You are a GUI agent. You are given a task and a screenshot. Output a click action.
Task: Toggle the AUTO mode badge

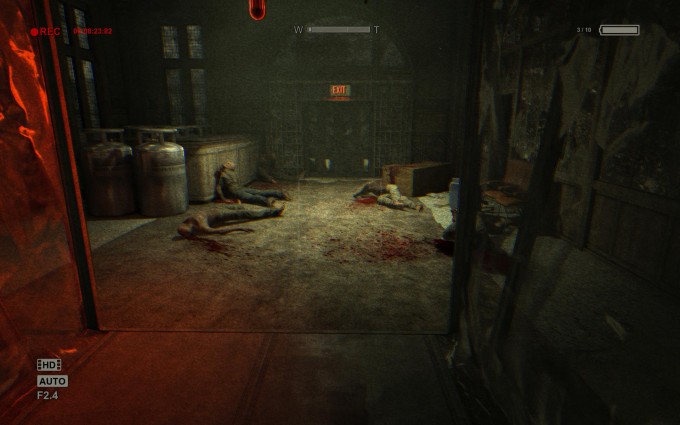click(52, 381)
